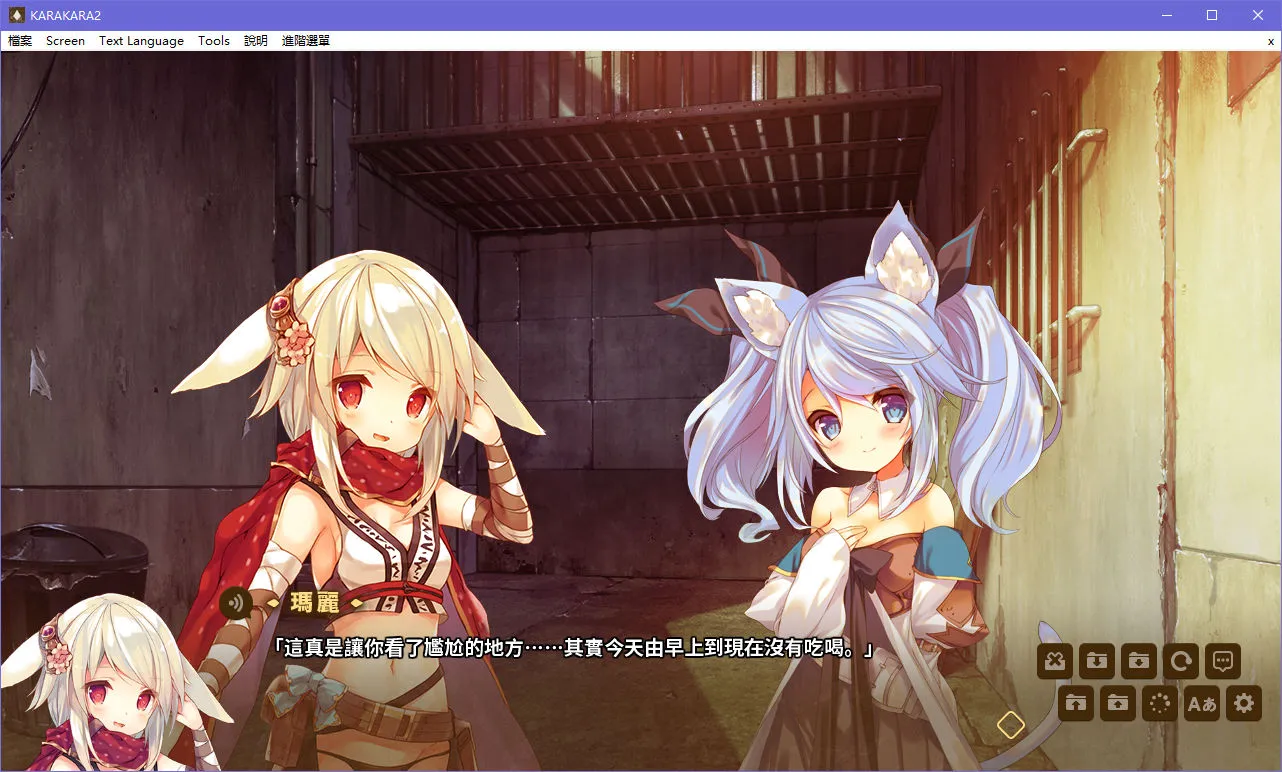Screen dimensions: 1282x772
Task: Open the Screen menu
Action: pos(65,41)
